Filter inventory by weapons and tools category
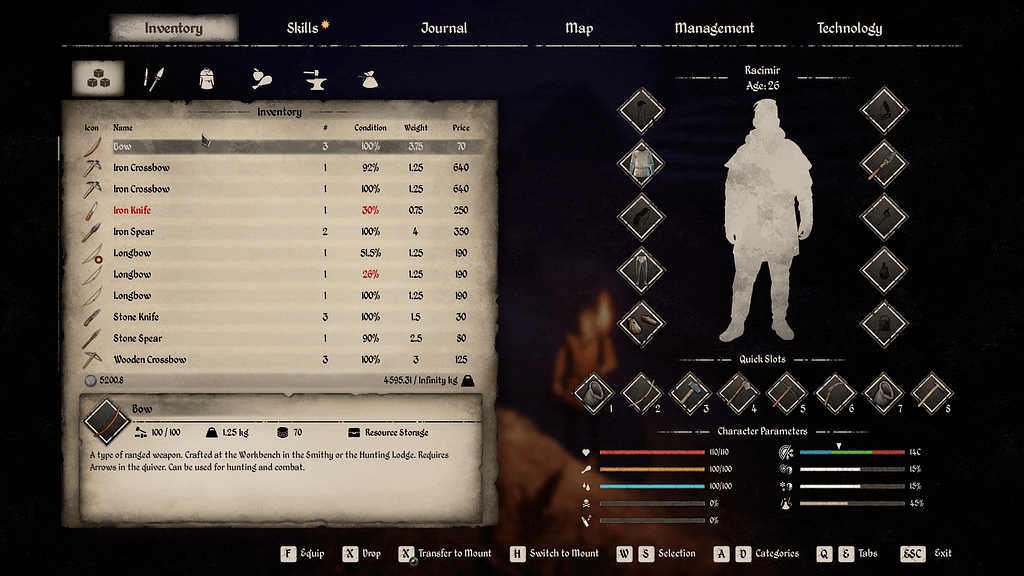Screen dimensions: 1024x576 click(152, 79)
